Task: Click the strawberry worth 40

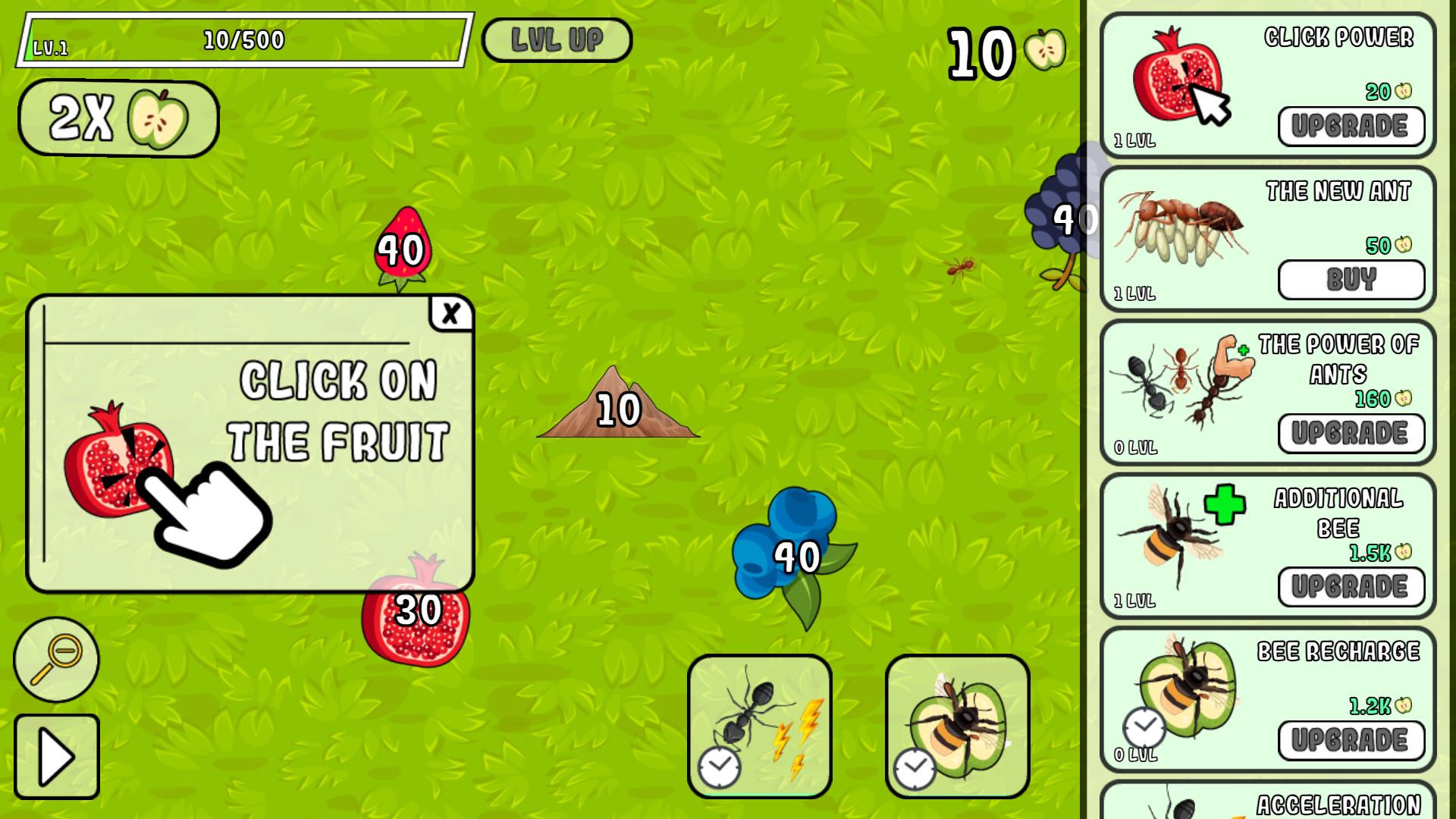Action: pos(402,246)
